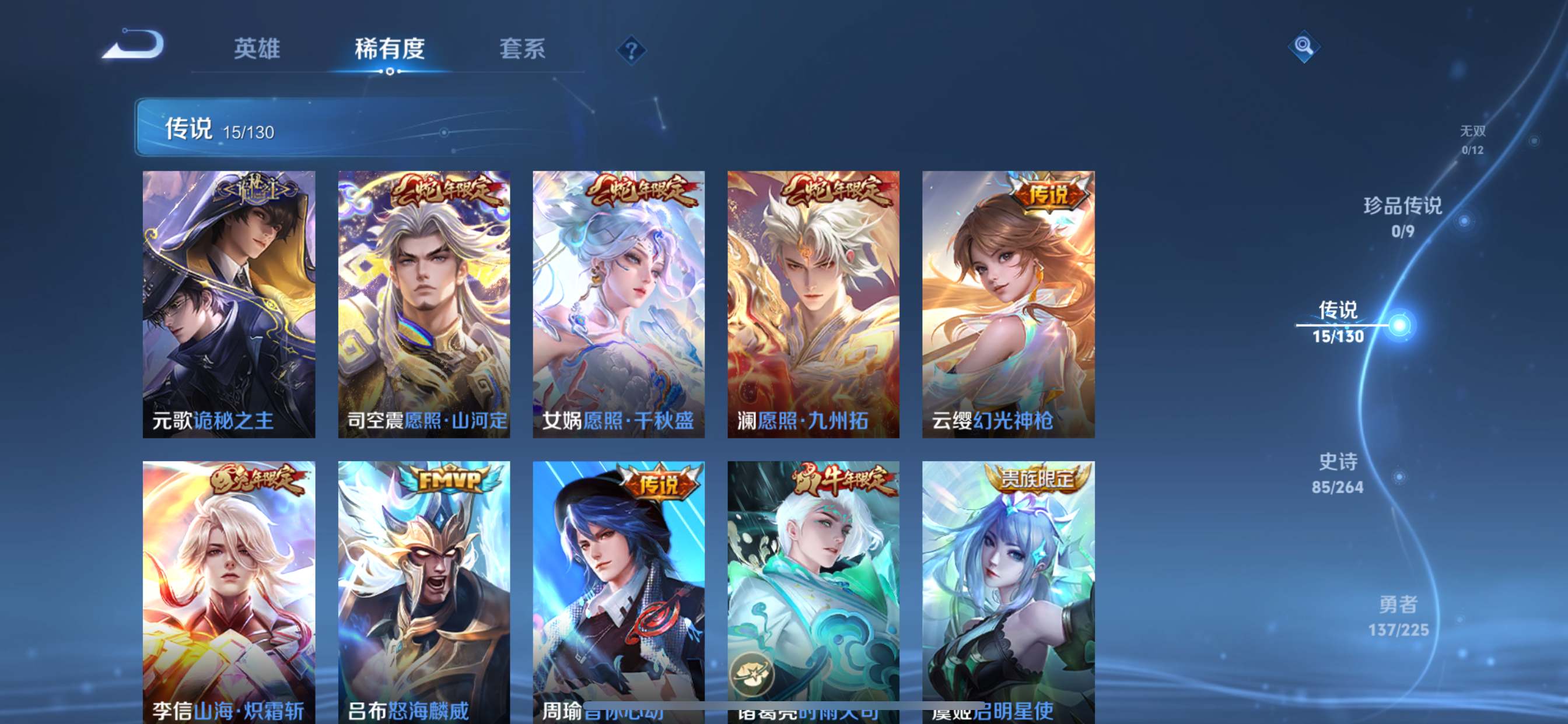Click the 兔年限定 badge on 李信 card
Image resolution: width=1568 pixels, height=724 pixels.
point(256,481)
